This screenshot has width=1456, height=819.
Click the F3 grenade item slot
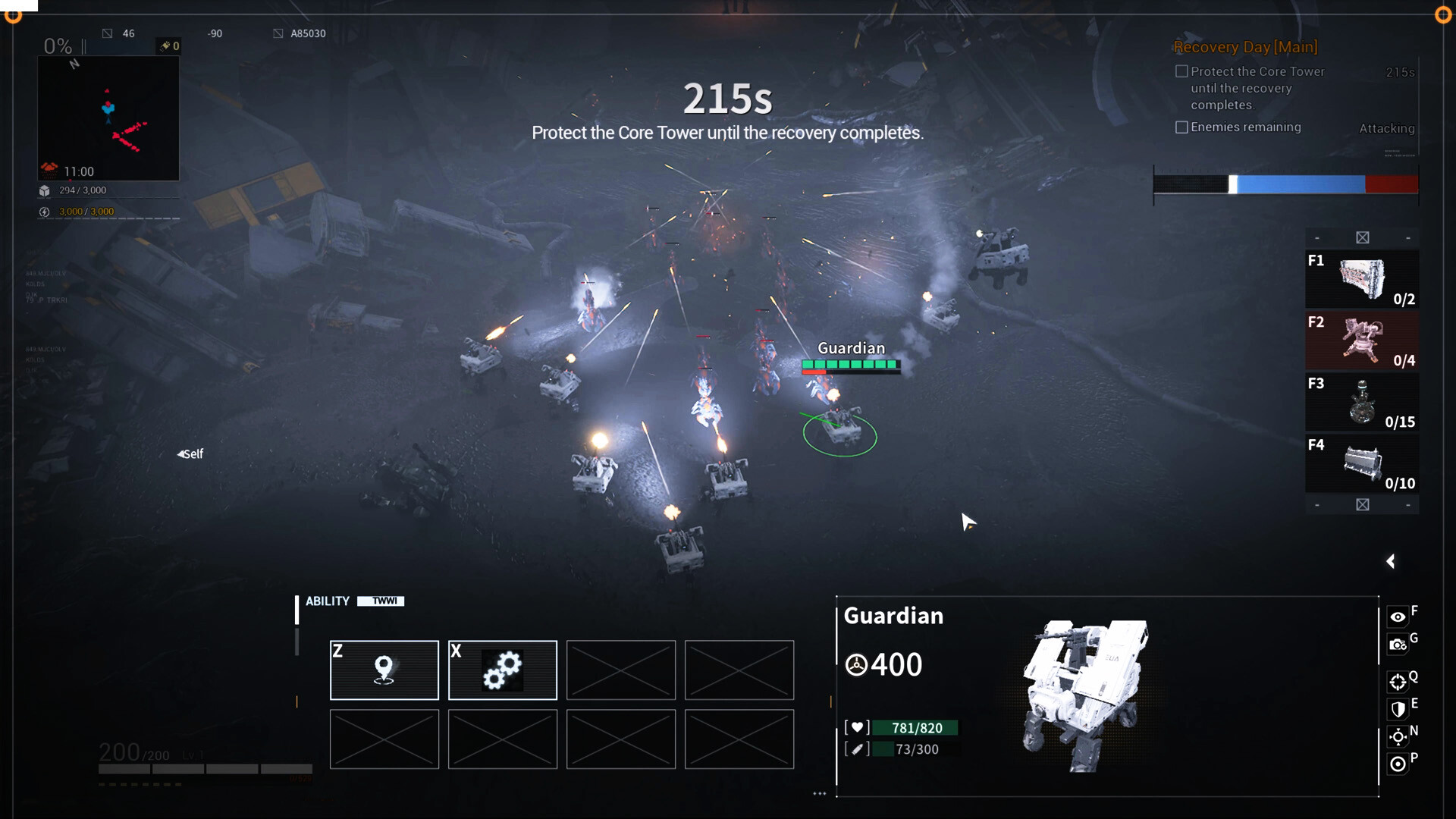(x=1362, y=402)
